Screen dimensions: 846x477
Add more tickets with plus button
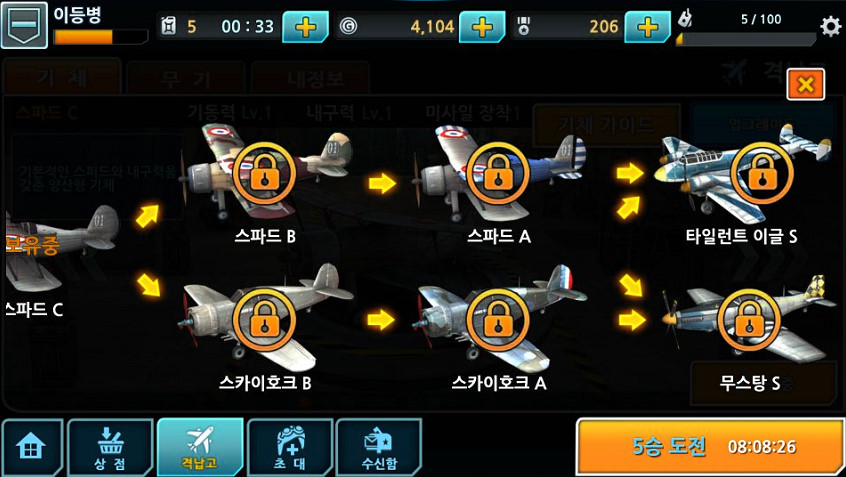(x=305, y=27)
